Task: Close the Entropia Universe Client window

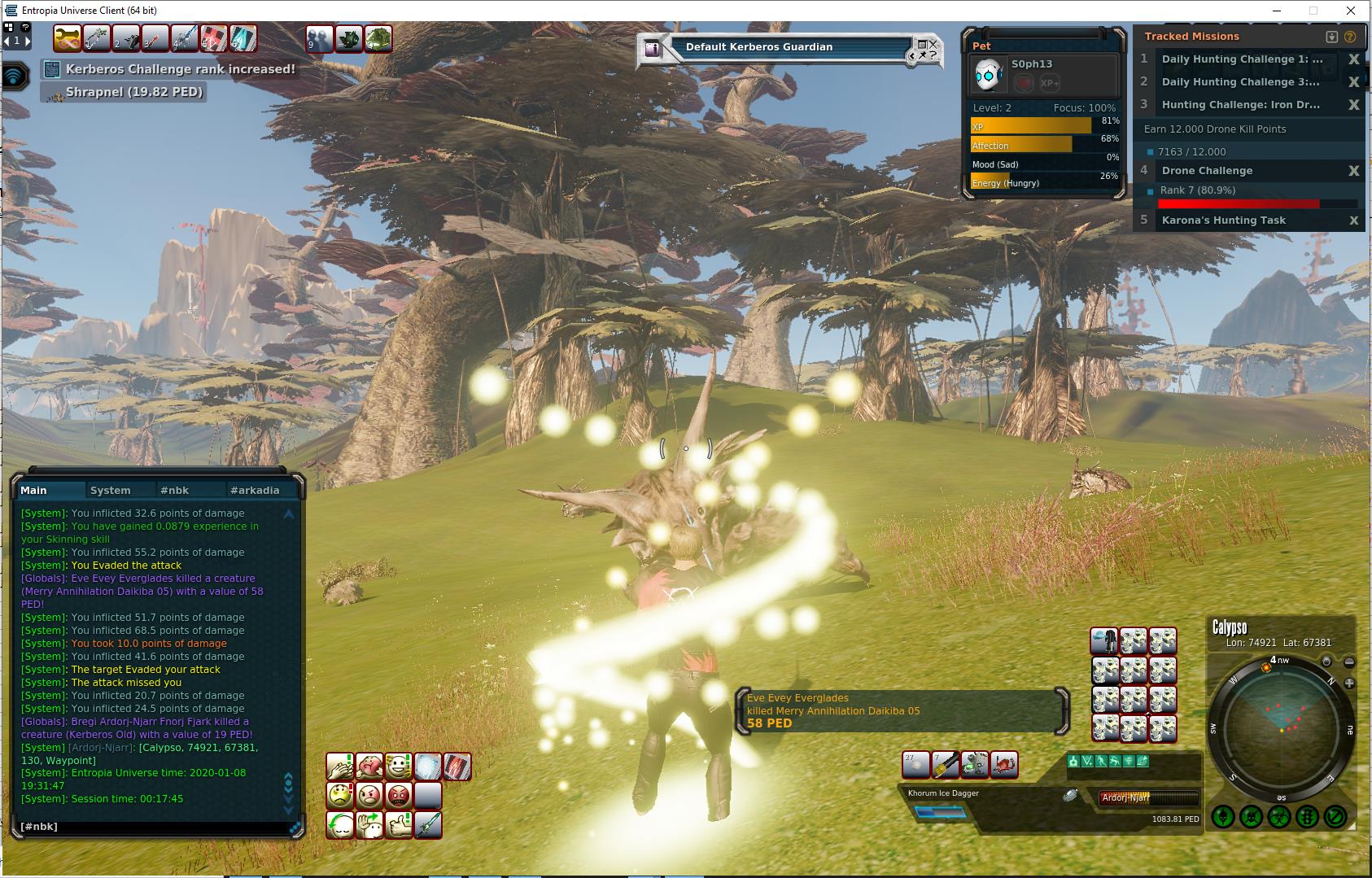Action: point(1352,11)
